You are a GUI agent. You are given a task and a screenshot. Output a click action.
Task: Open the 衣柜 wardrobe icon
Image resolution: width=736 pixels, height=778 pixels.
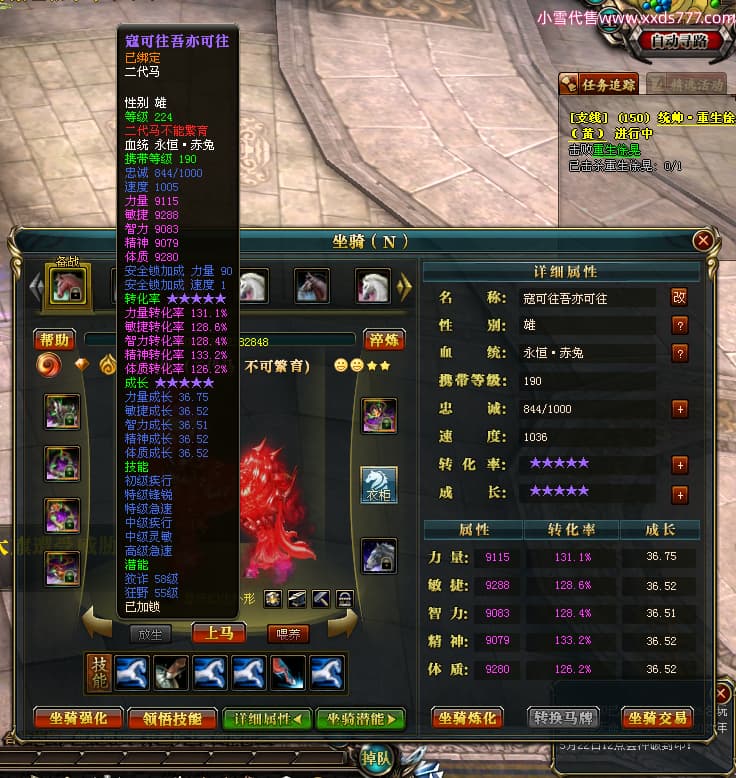tap(379, 485)
